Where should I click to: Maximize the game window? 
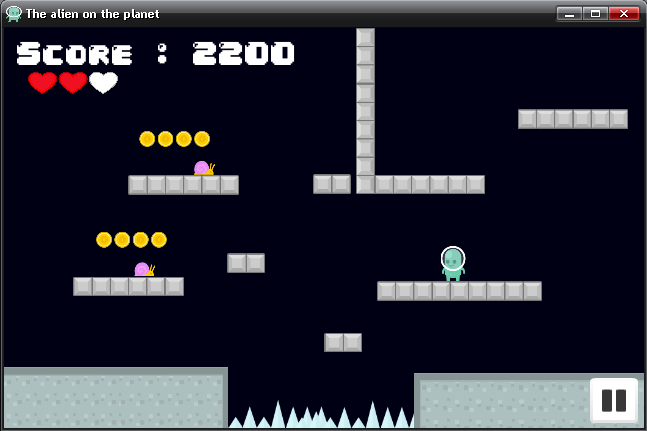[x=595, y=13]
